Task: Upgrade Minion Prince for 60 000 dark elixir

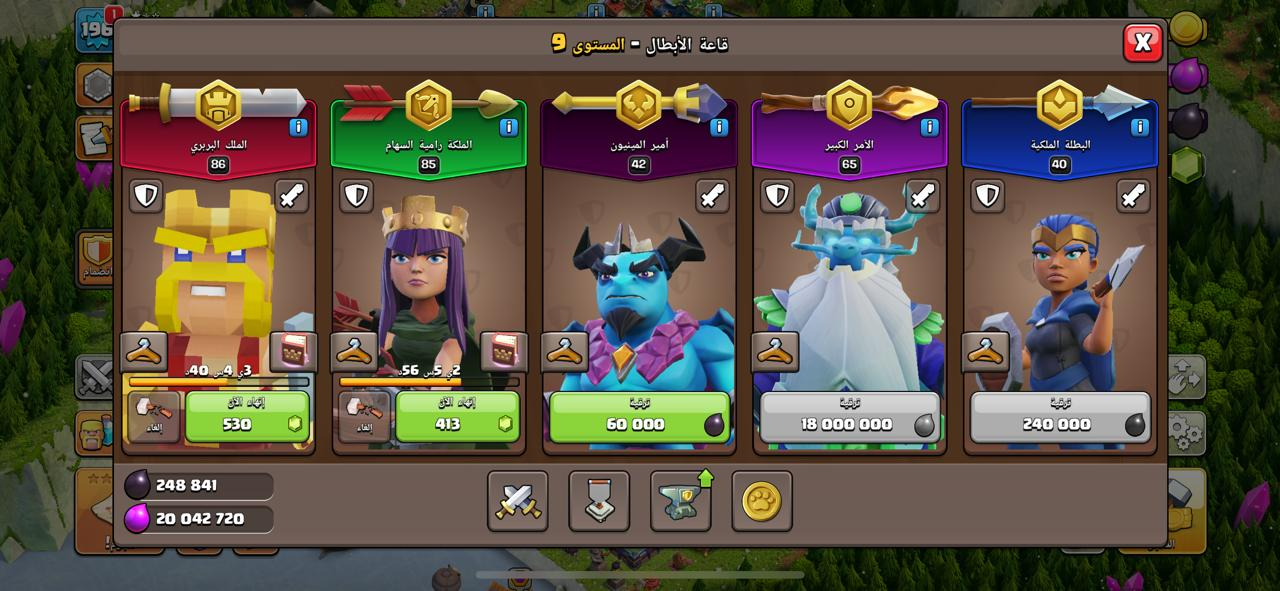Action: coord(638,416)
